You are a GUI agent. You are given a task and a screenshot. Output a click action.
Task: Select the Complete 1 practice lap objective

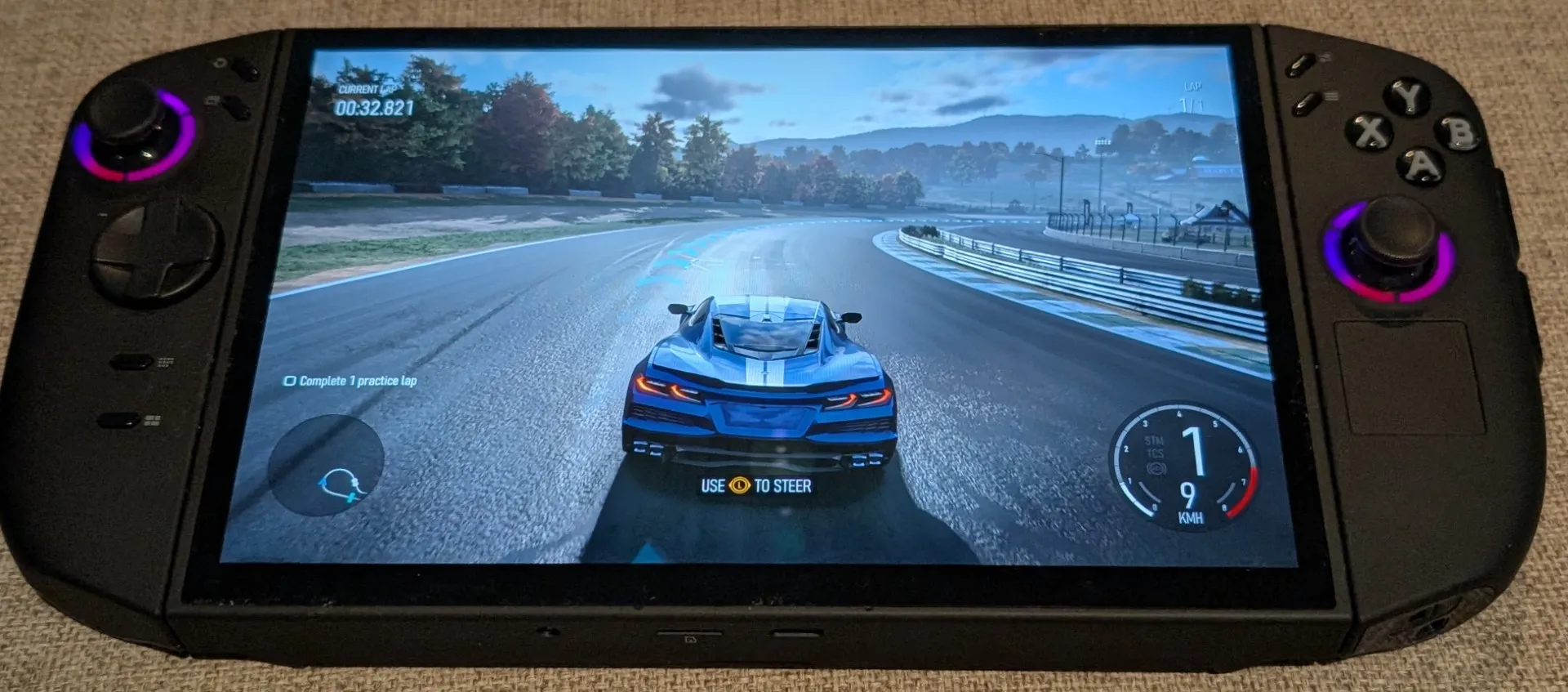pos(350,381)
